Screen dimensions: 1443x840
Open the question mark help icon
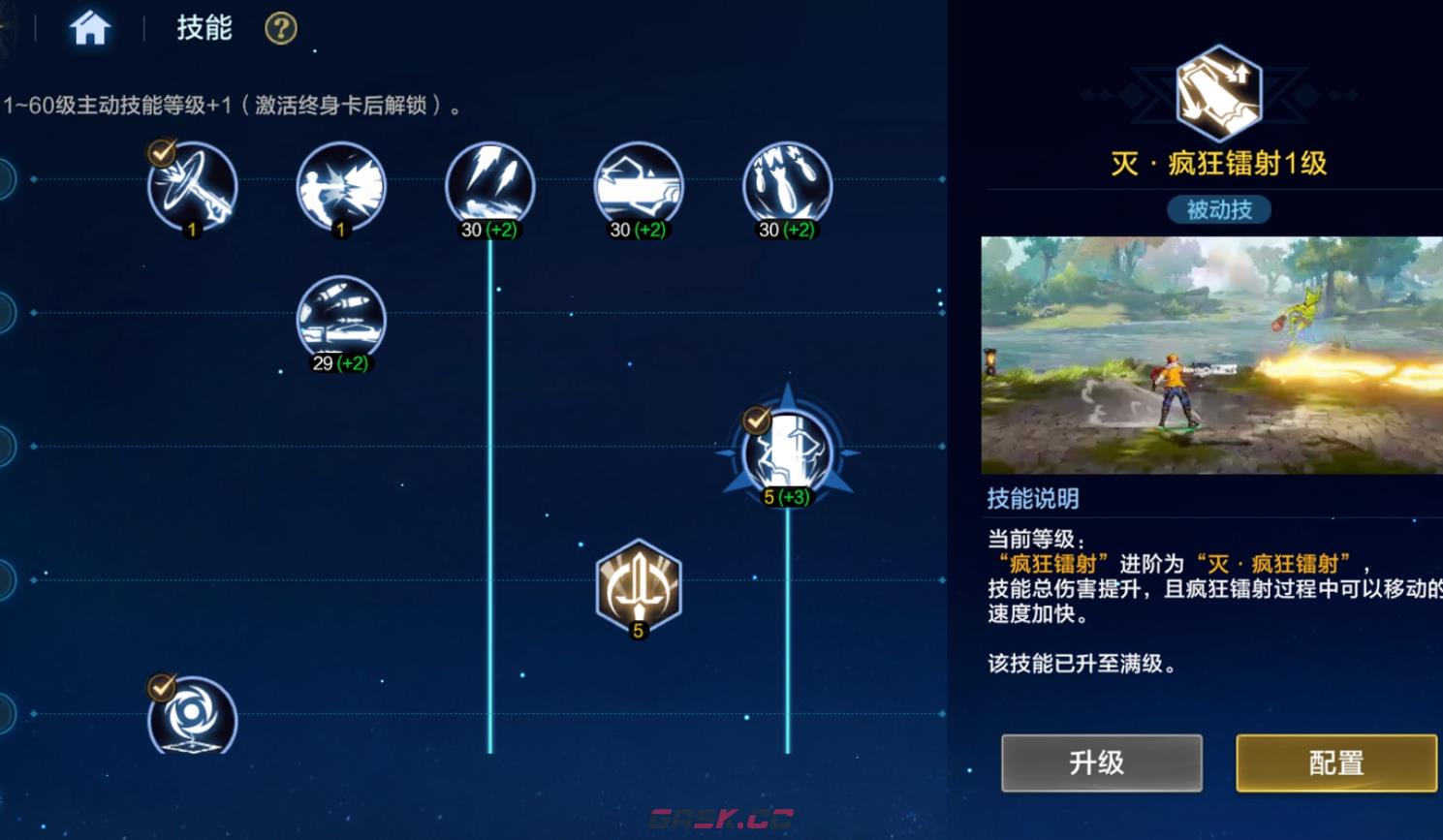pyautogui.click(x=279, y=28)
